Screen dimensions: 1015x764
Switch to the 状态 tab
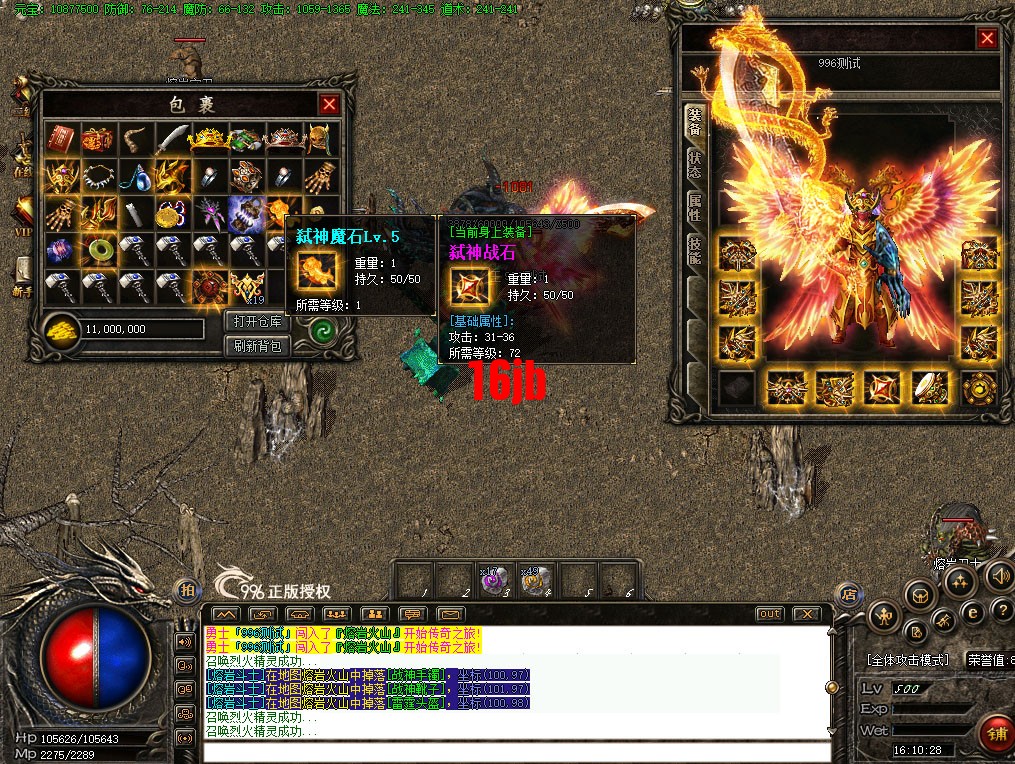(x=694, y=166)
